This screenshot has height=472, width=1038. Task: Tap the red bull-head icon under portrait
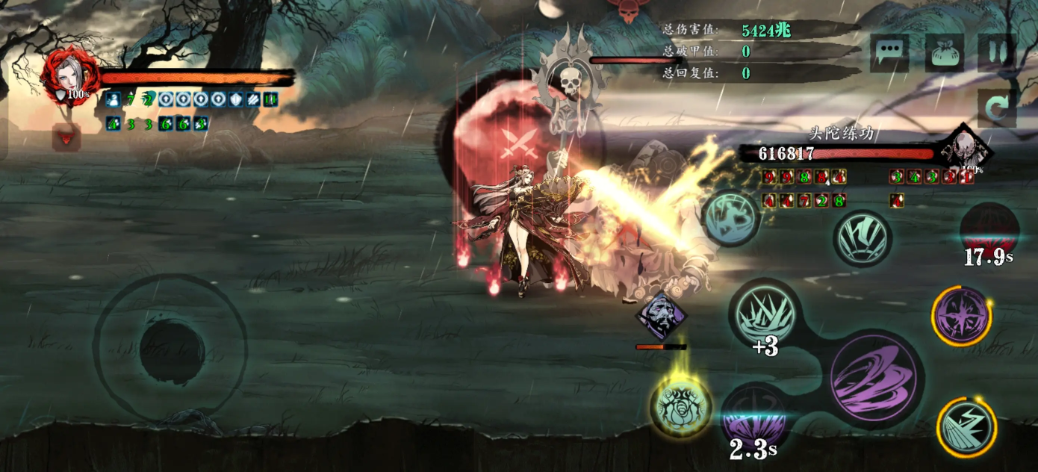(66, 138)
